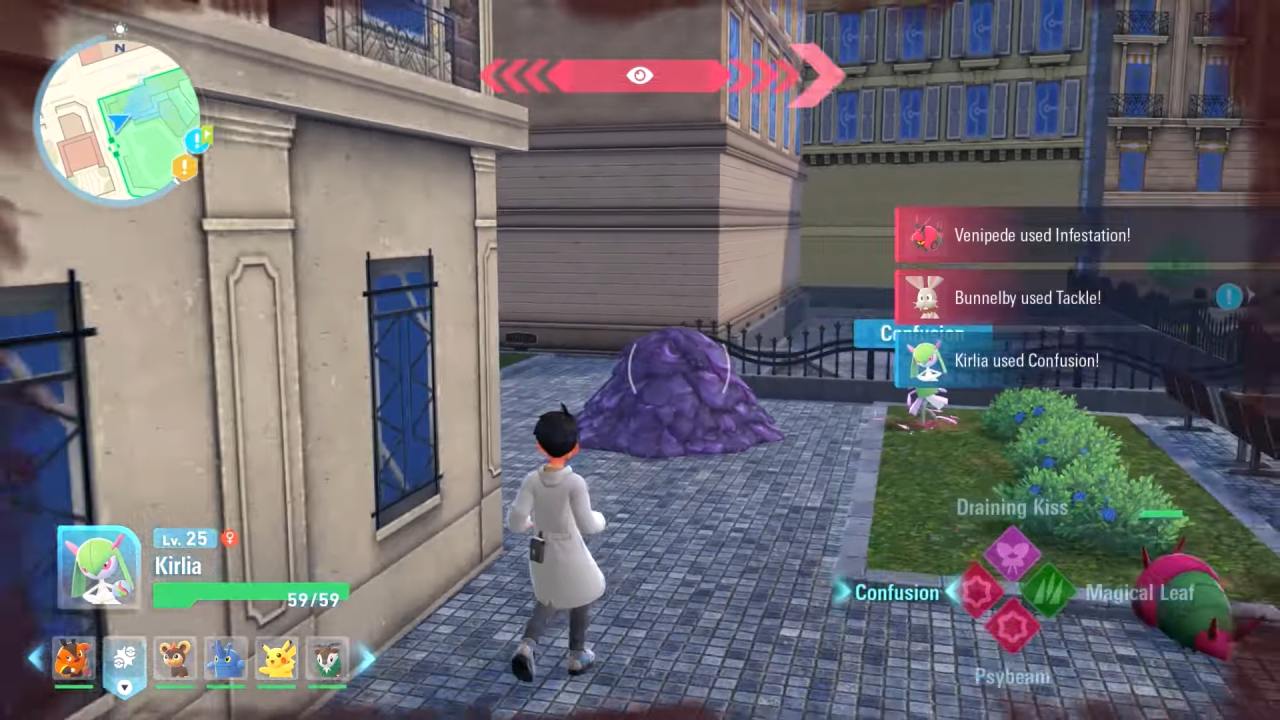Click Bunnelby's icon in the battle log
The width and height of the screenshot is (1280, 720).
[926, 297]
